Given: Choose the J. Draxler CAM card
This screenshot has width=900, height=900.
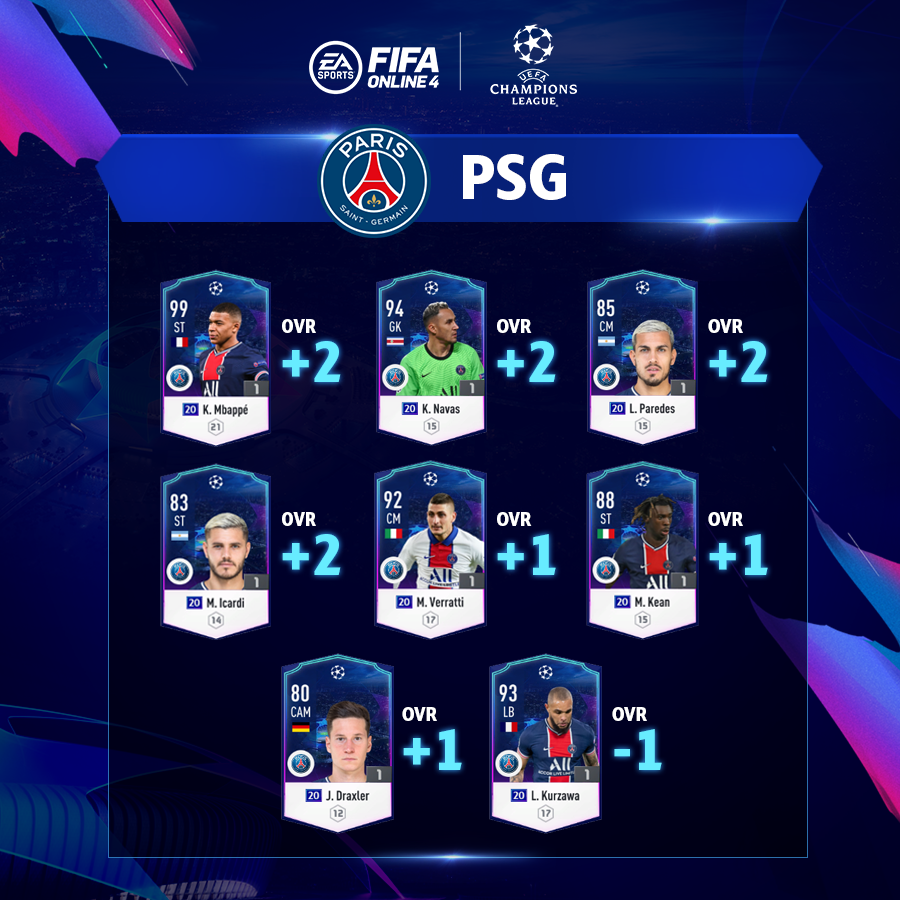Looking at the screenshot, I should click(337, 743).
